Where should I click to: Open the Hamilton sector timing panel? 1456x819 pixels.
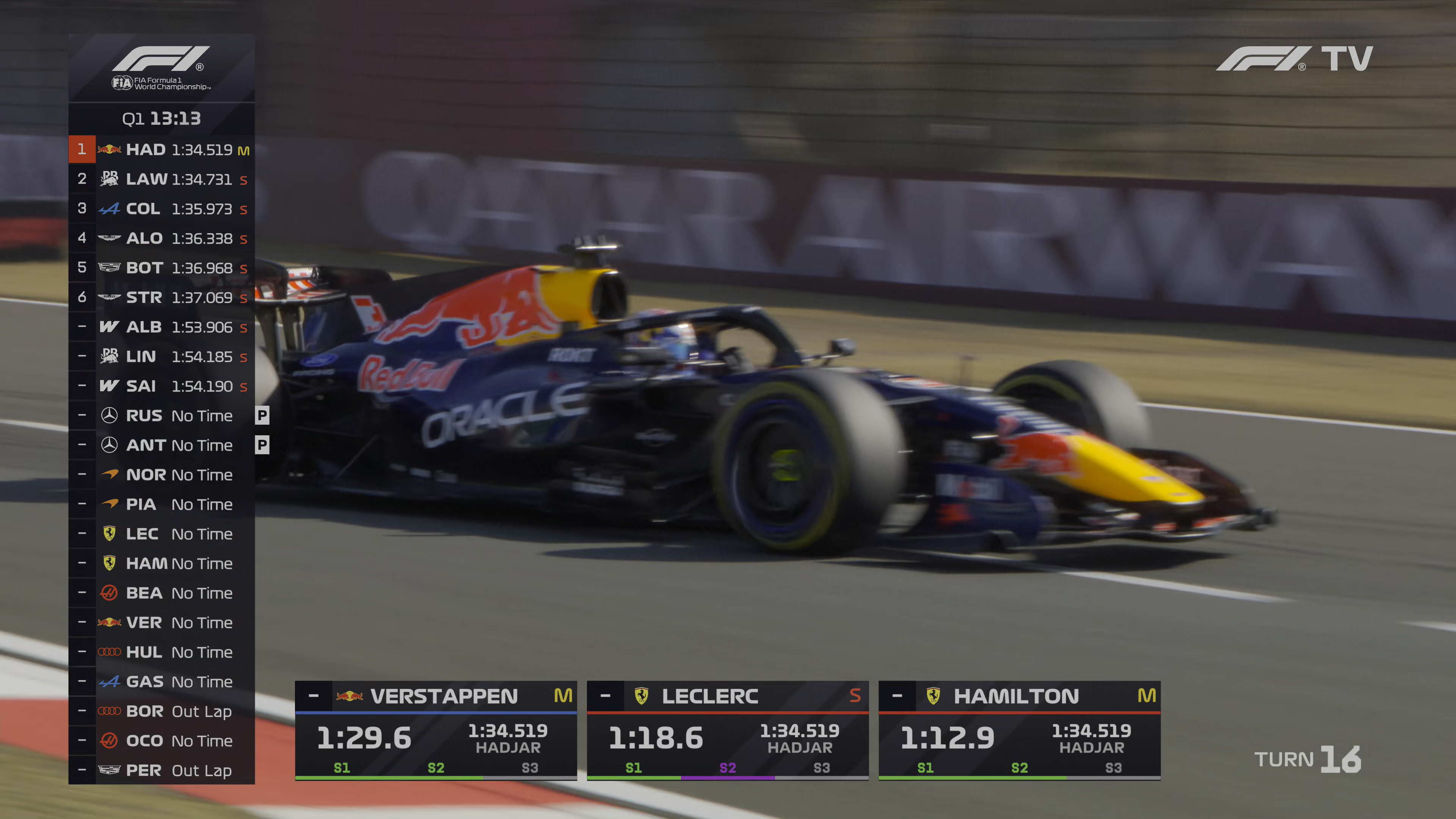(x=1019, y=731)
